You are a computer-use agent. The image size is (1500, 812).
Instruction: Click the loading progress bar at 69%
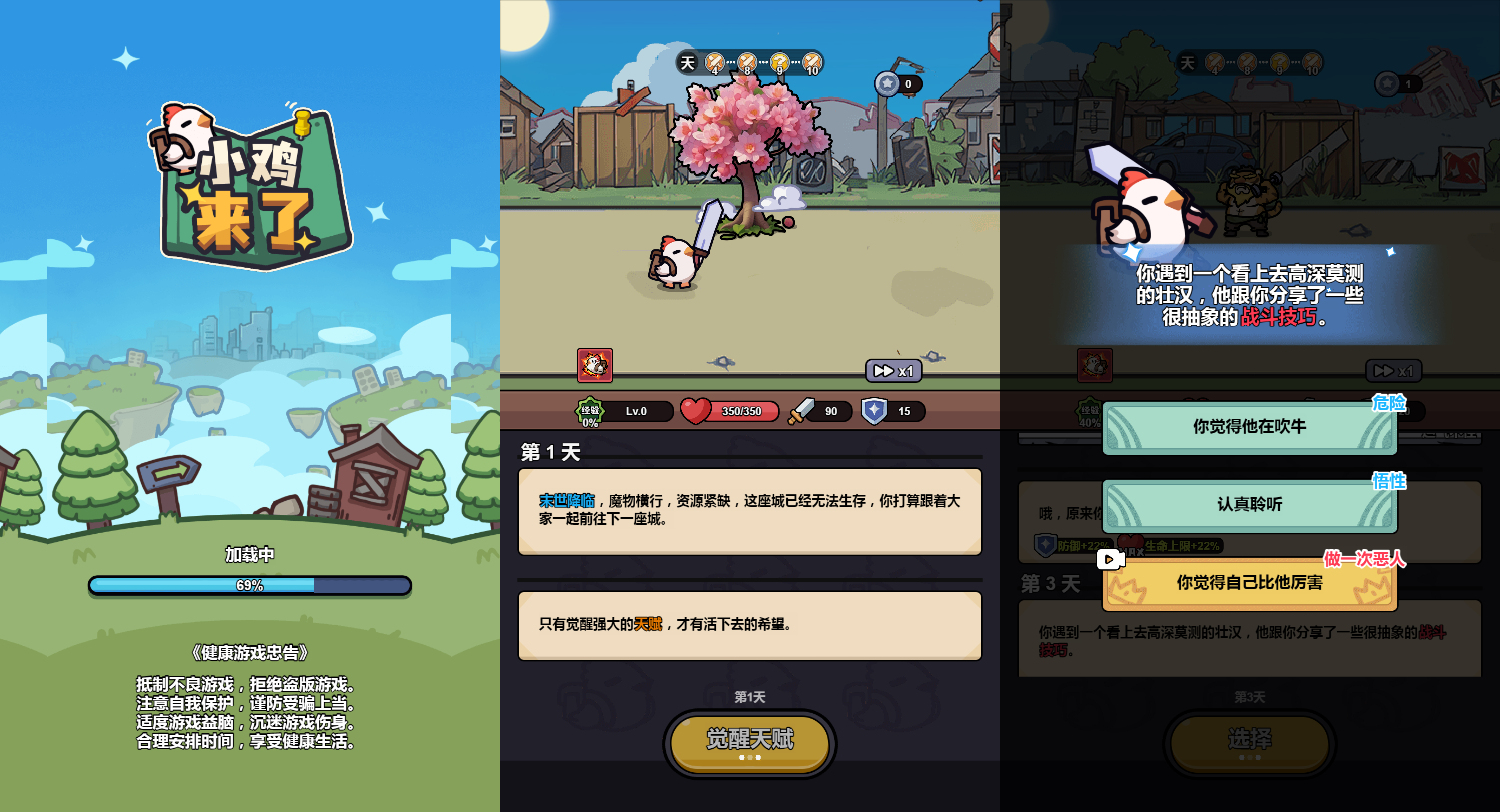click(250, 585)
